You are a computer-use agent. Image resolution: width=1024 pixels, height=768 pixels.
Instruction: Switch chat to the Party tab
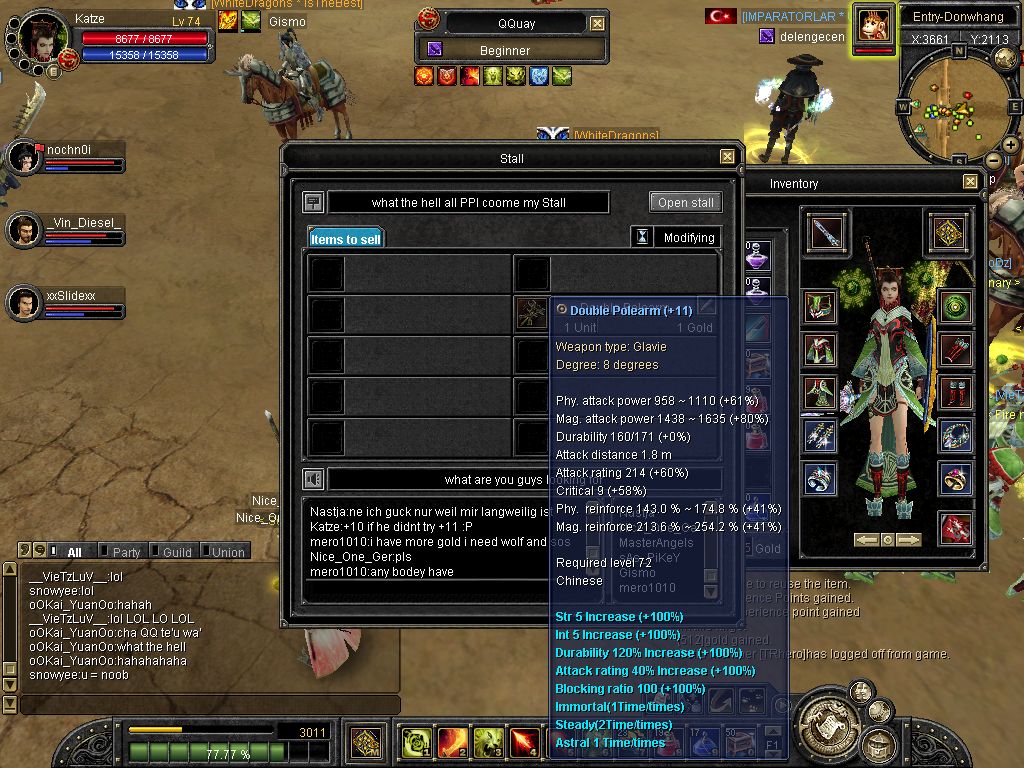[x=126, y=552]
